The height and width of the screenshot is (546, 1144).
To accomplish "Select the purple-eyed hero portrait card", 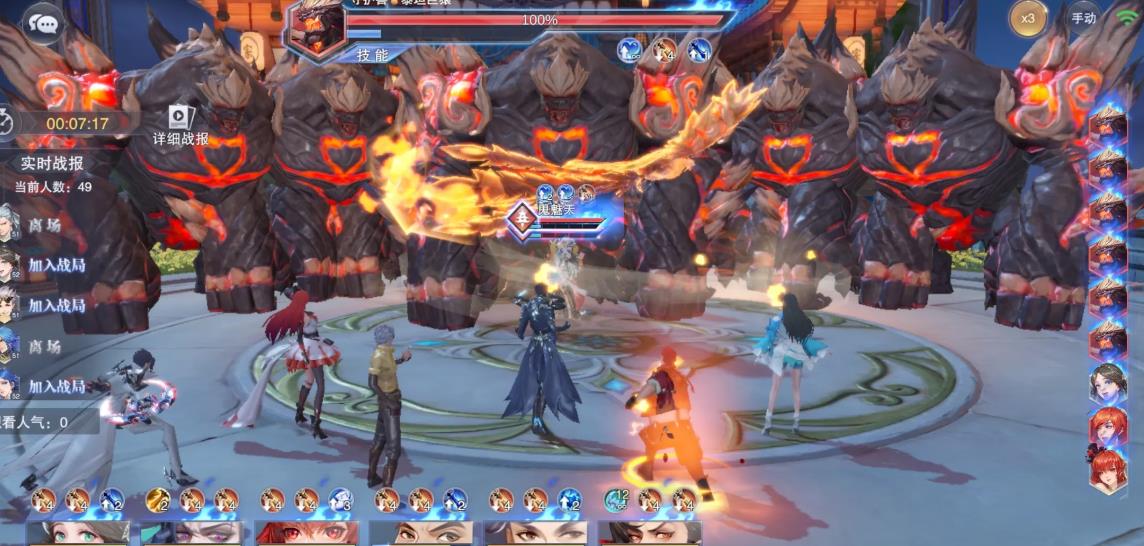I will point(192,533).
